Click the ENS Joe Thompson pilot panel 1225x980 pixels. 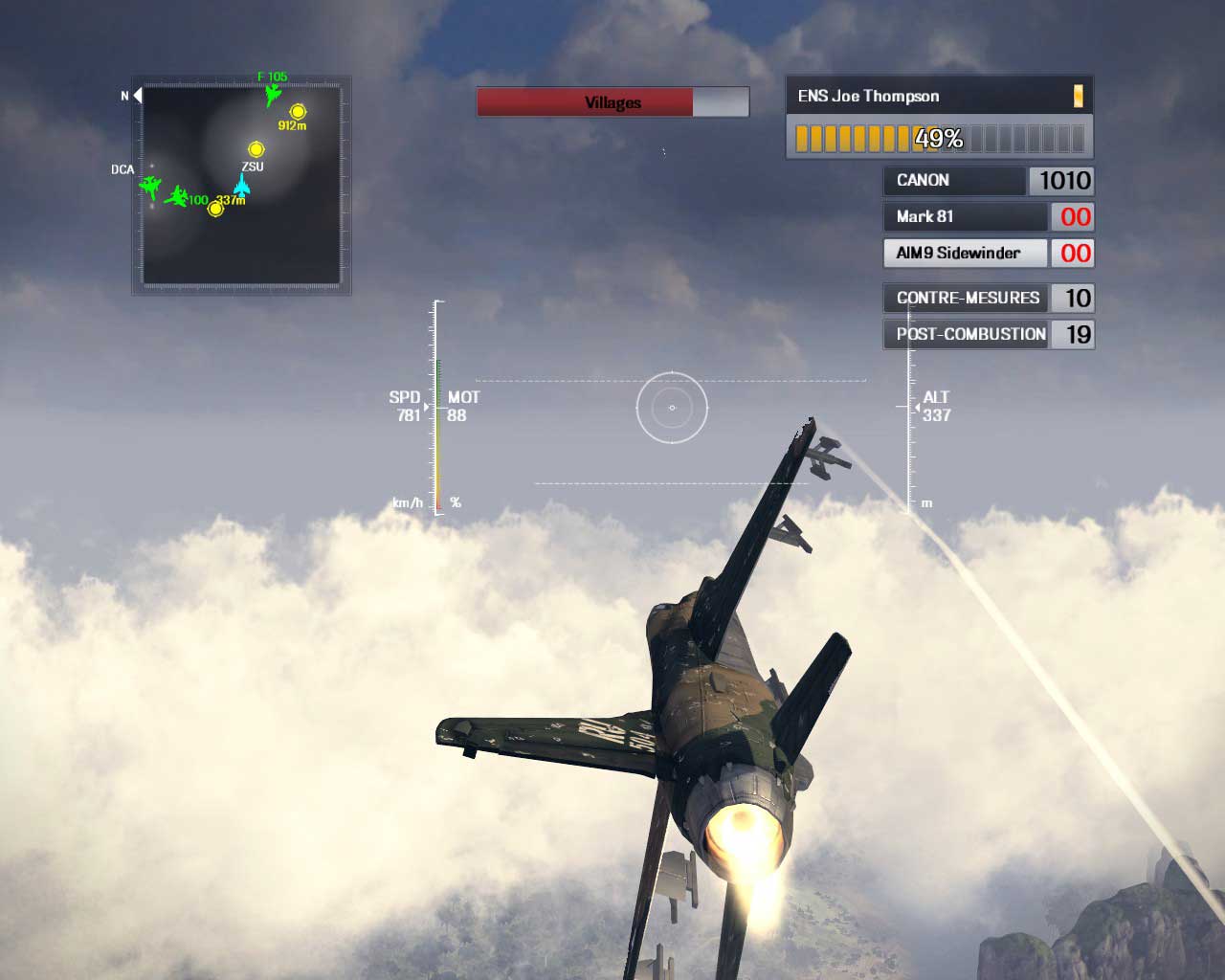(938, 96)
